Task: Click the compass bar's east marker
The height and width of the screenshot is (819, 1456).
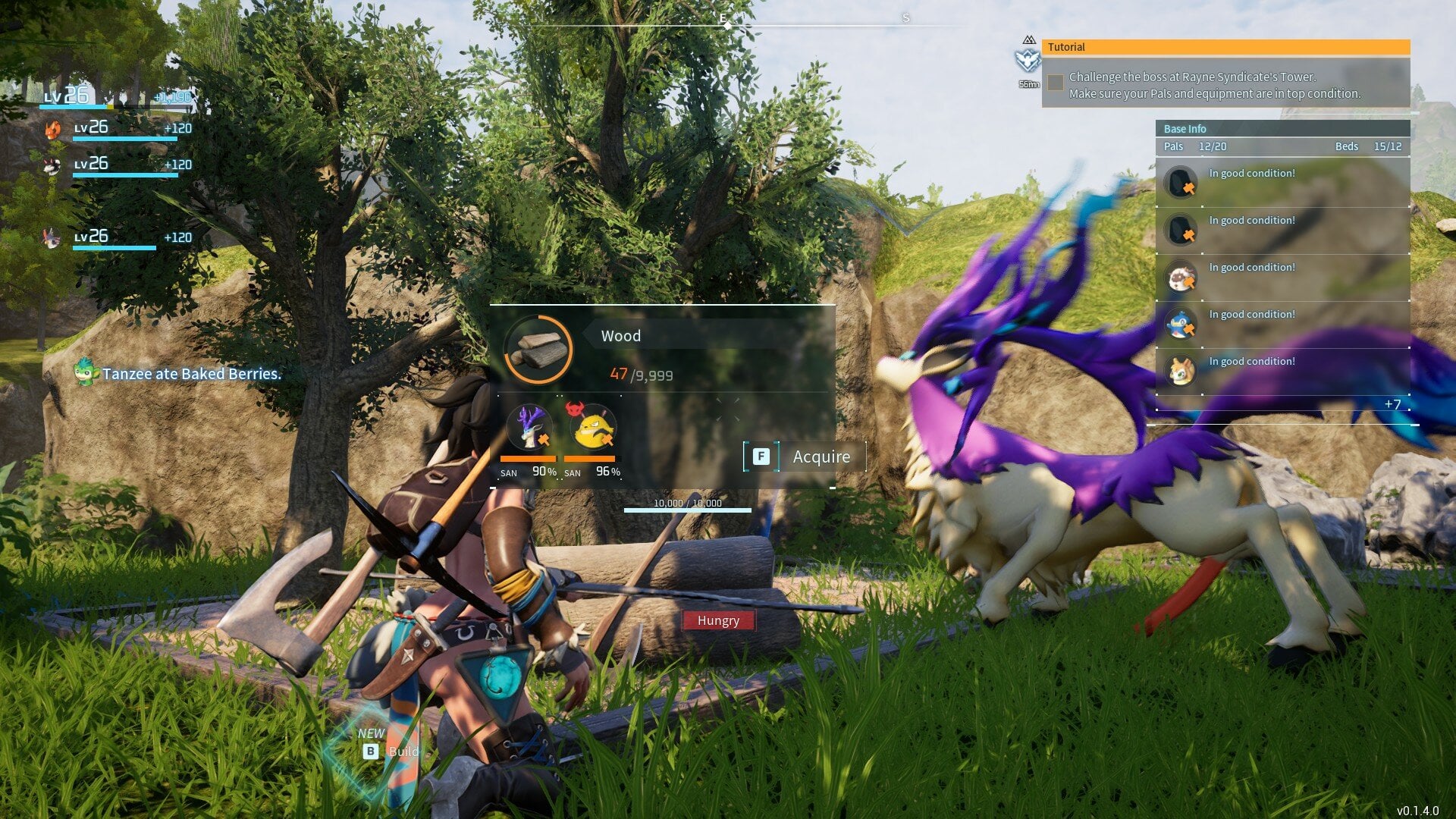Action: point(724,19)
